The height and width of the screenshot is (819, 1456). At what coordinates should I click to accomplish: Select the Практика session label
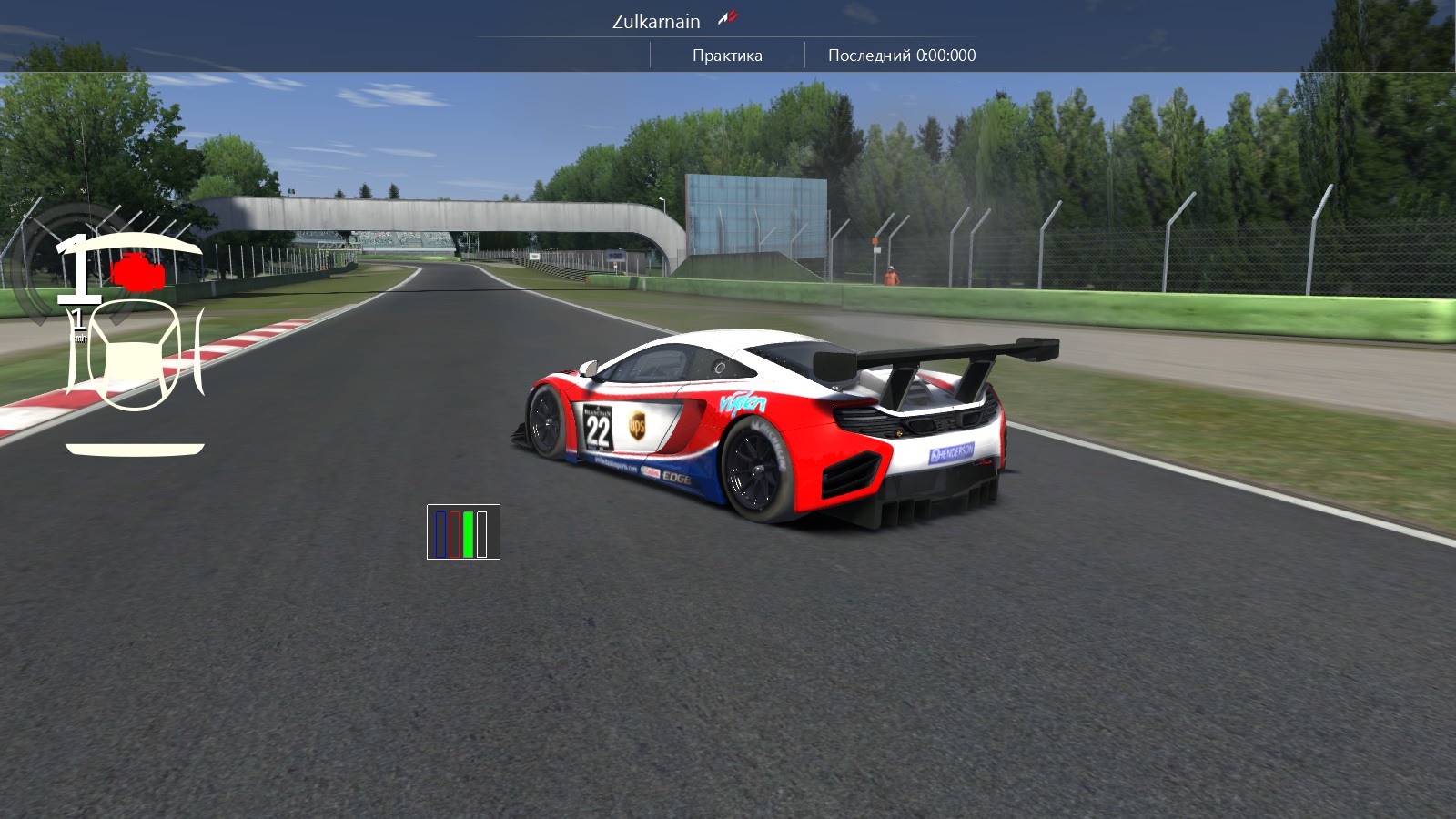point(727,56)
